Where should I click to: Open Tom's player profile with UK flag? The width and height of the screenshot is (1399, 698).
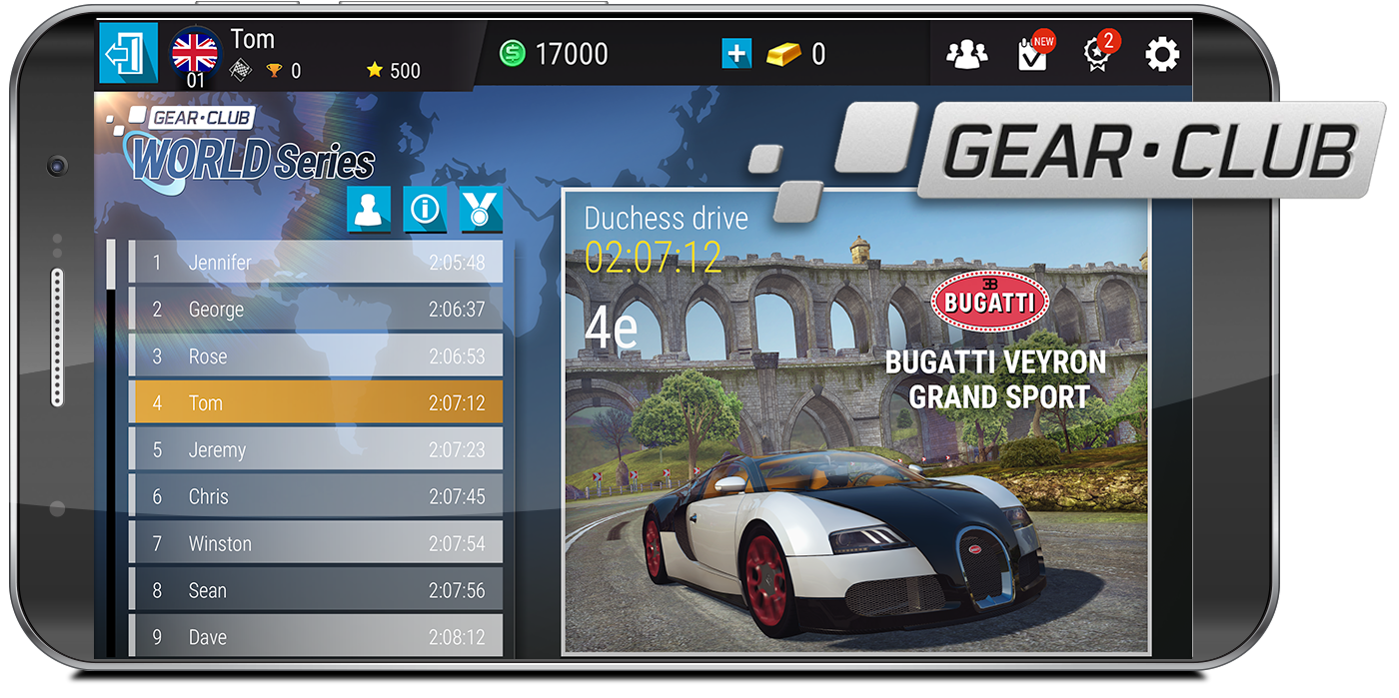coord(195,53)
